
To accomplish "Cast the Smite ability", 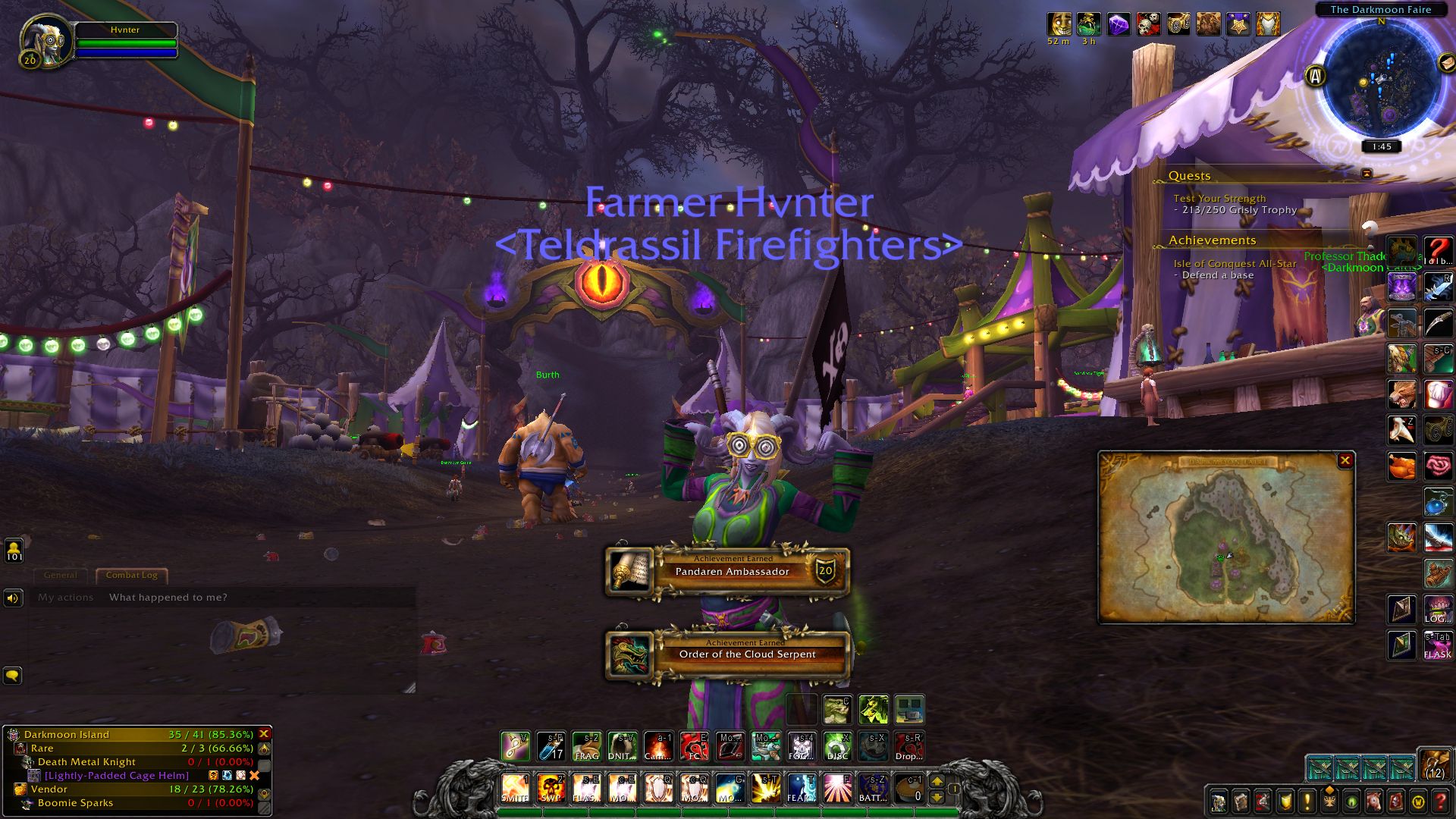I will click(x=515, y=789).
